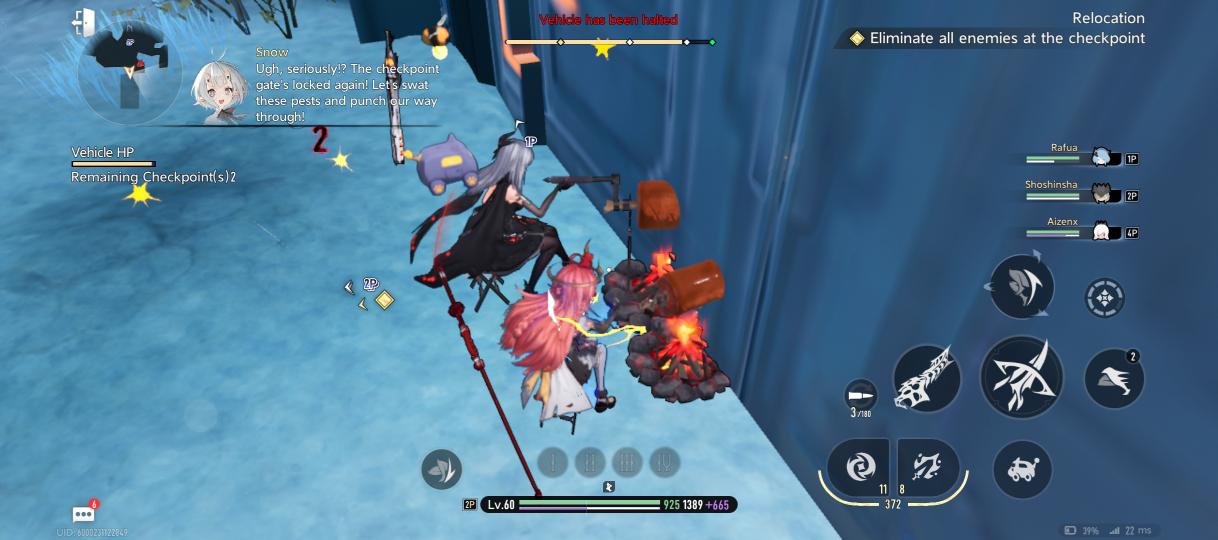Activate the lightning rune skill costing 8
Screen dimensions: 1218x540
coord(928,466)
